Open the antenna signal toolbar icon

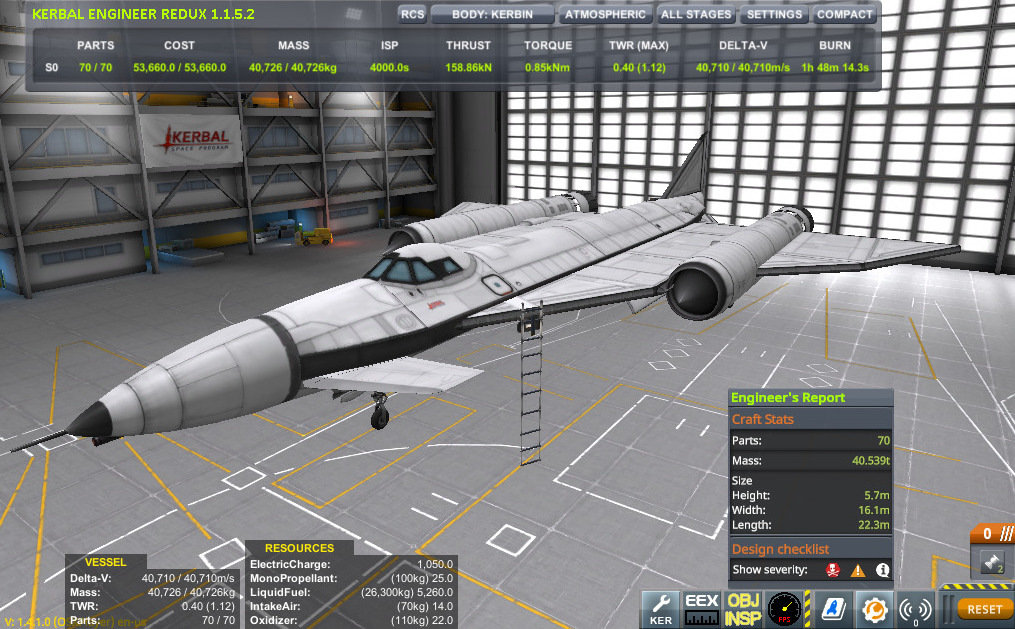tap(914, 606)
